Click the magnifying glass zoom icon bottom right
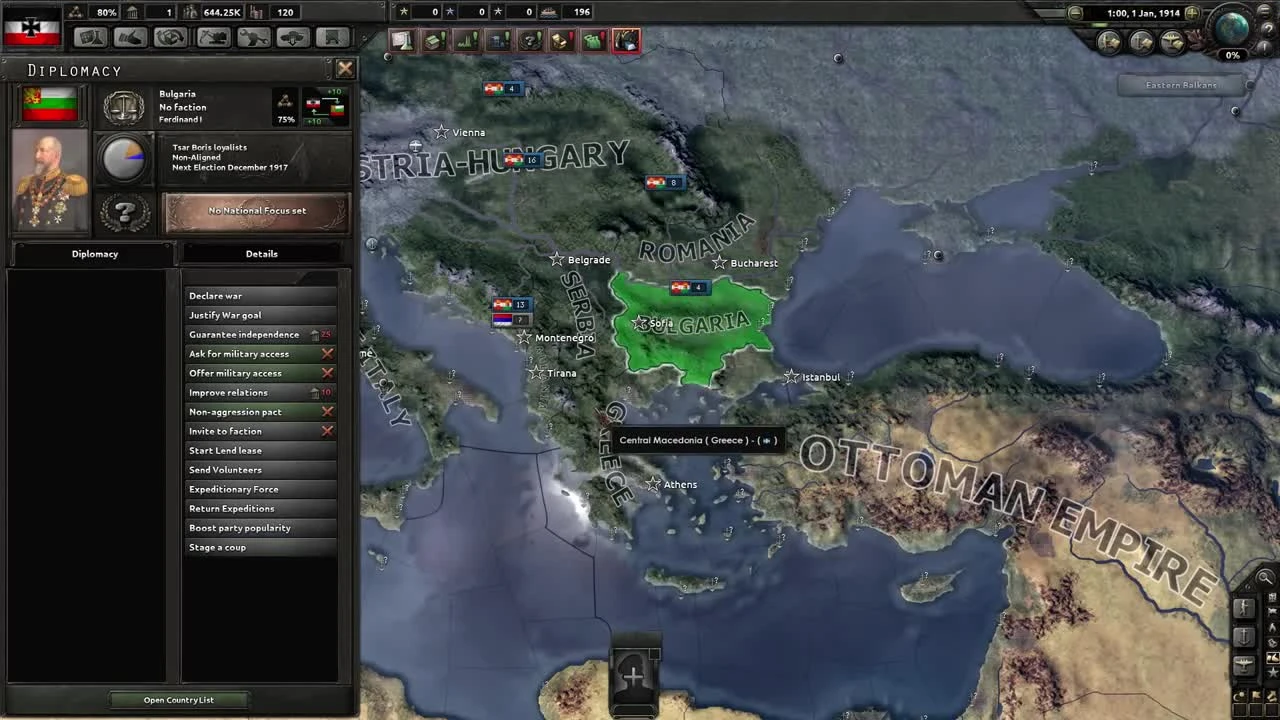 1266,578
